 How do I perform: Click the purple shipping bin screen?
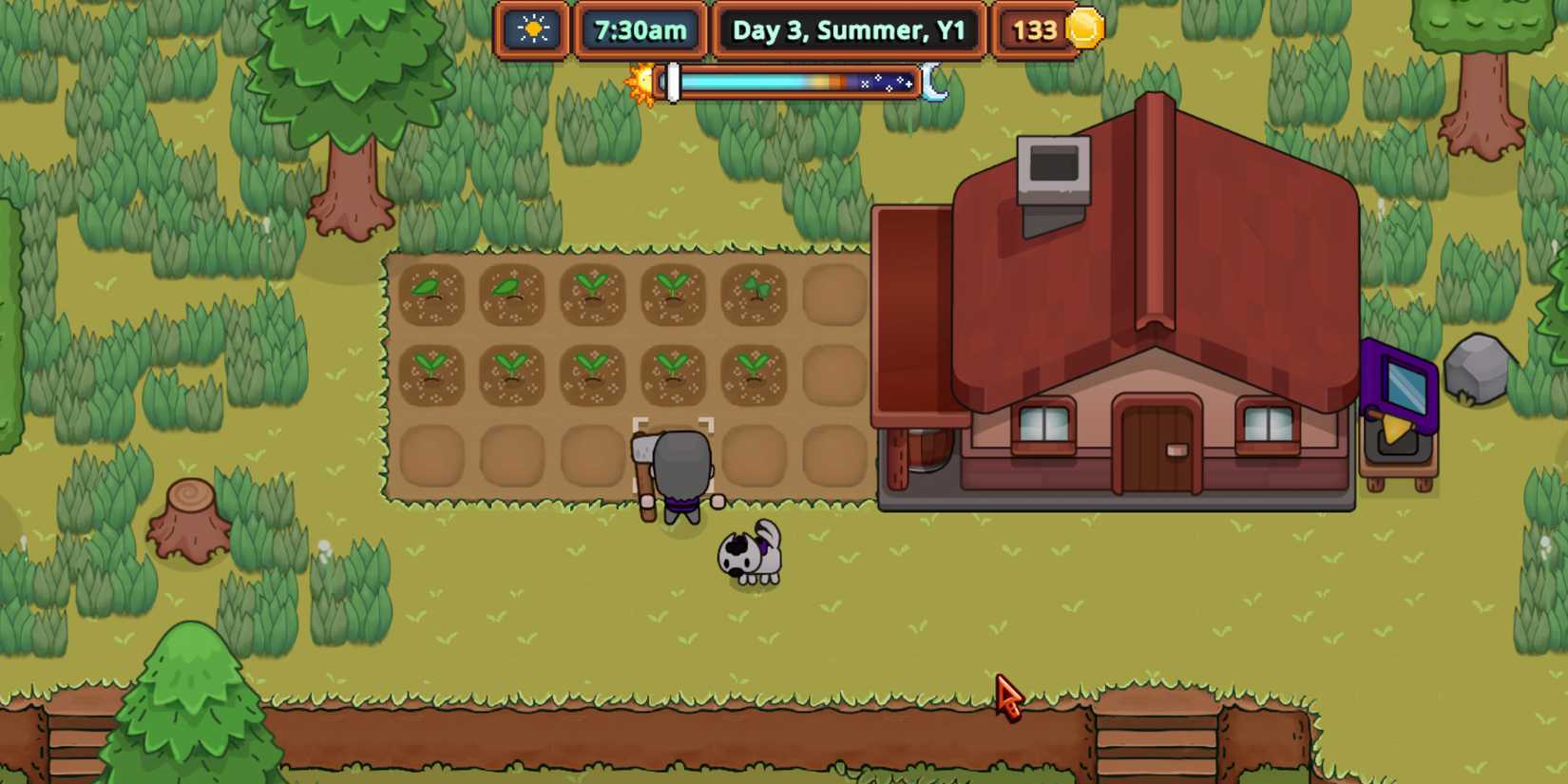[1404, 385]
